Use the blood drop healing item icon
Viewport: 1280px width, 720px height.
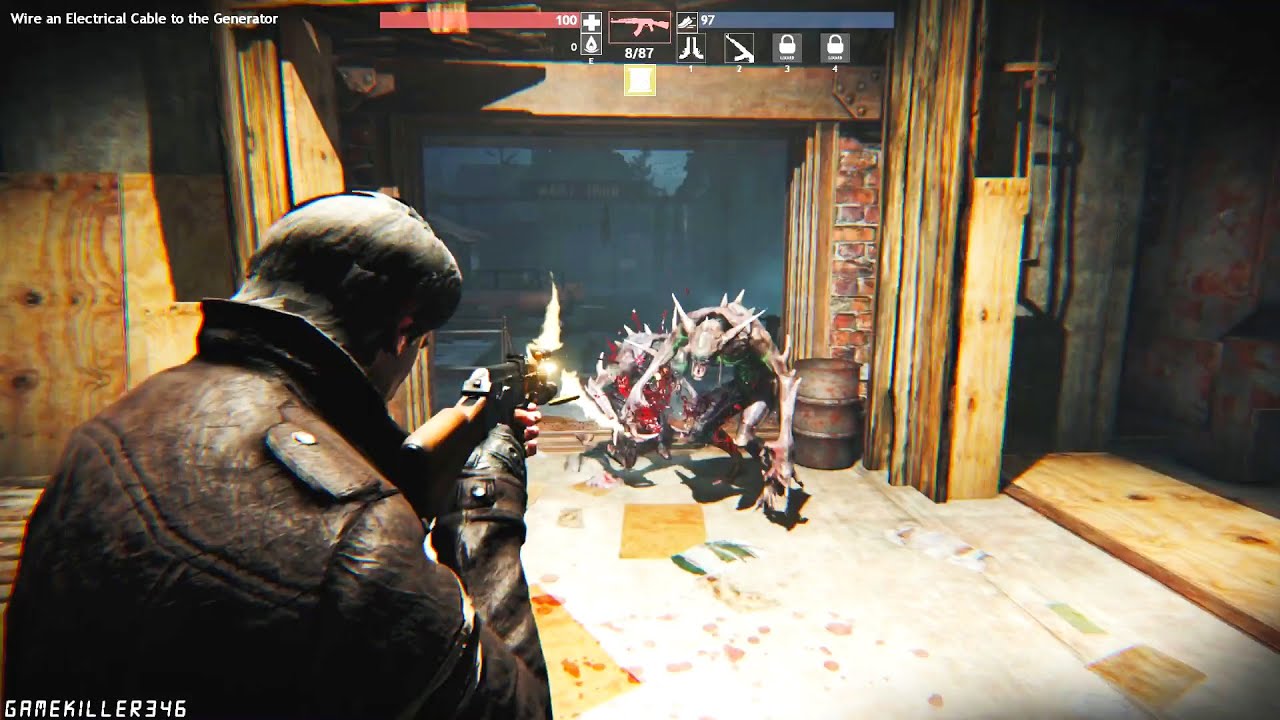[x=591, y=46]
